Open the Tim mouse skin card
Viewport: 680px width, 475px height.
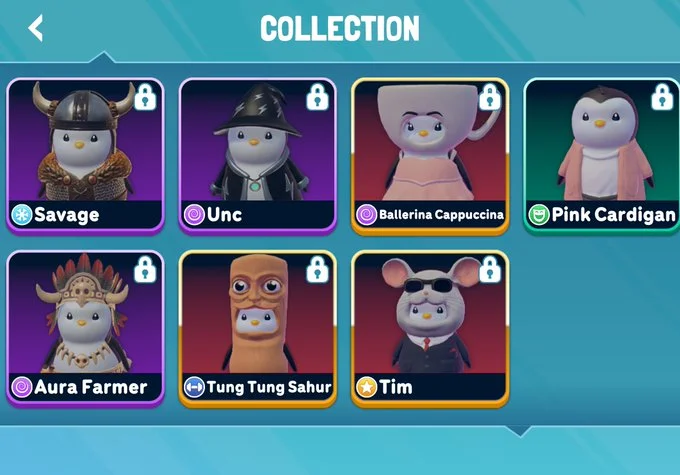click(x=430, y=327)
